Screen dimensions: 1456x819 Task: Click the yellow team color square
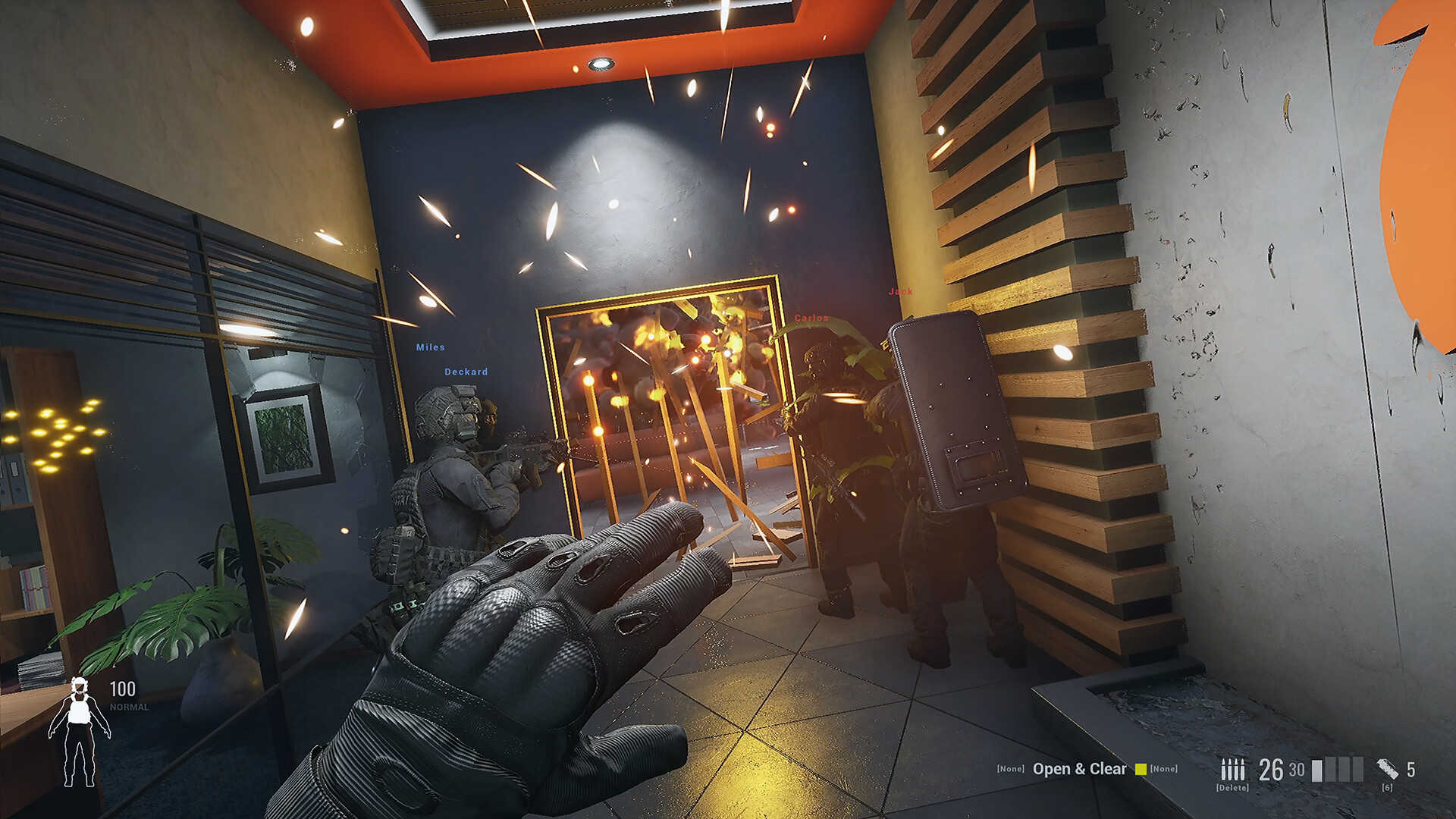coord(1141,769)
